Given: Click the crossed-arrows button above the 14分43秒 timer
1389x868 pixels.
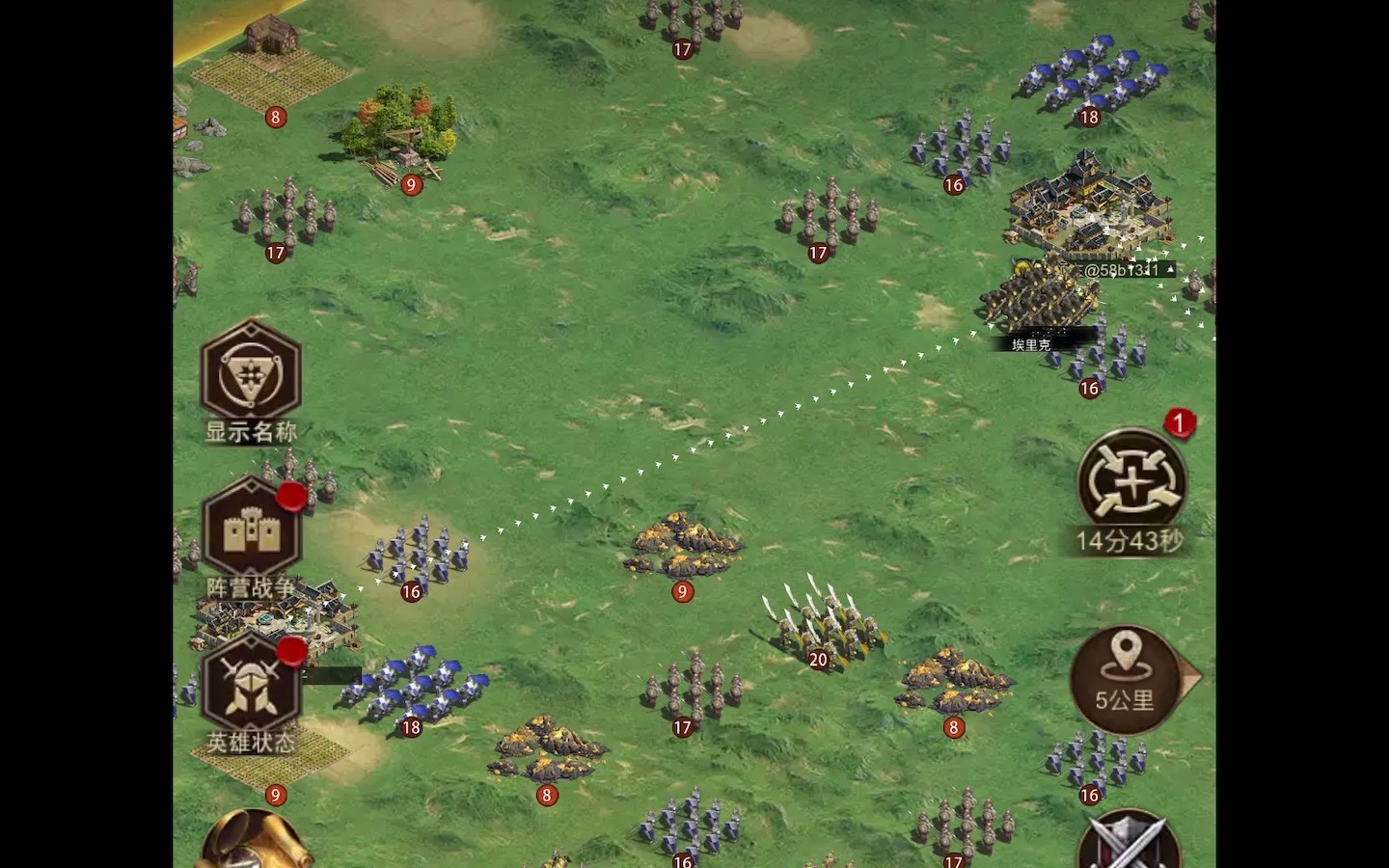Looking at the screenshot, I should point(1130,479).
